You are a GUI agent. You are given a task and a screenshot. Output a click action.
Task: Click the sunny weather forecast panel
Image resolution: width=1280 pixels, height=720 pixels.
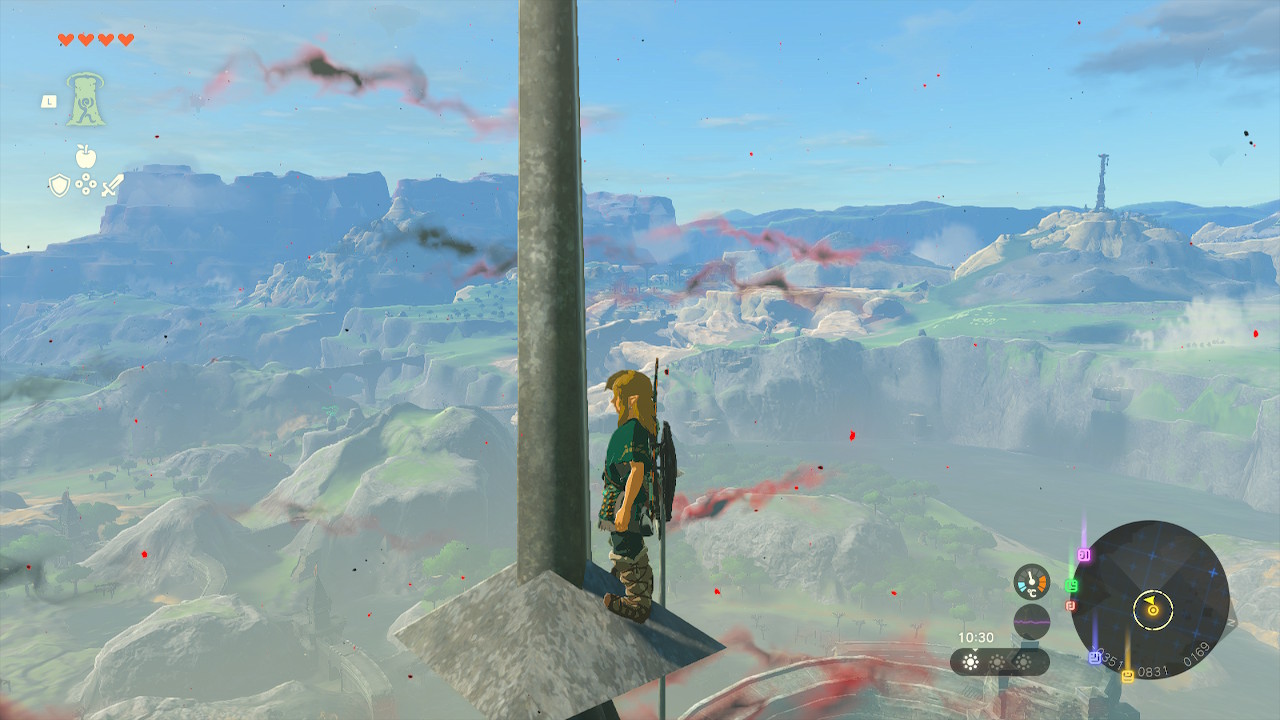999,661
